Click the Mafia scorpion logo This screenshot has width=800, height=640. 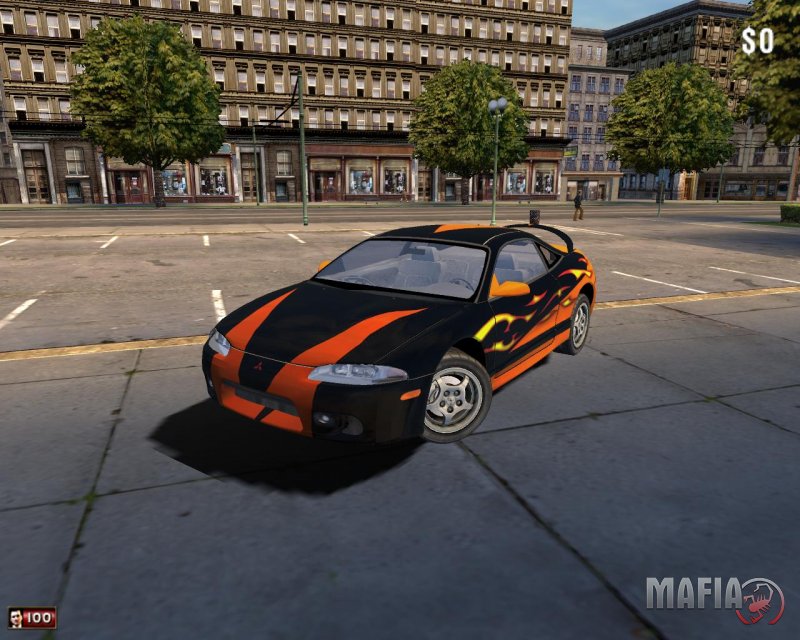pyautogui.click(x=760, y=600)
